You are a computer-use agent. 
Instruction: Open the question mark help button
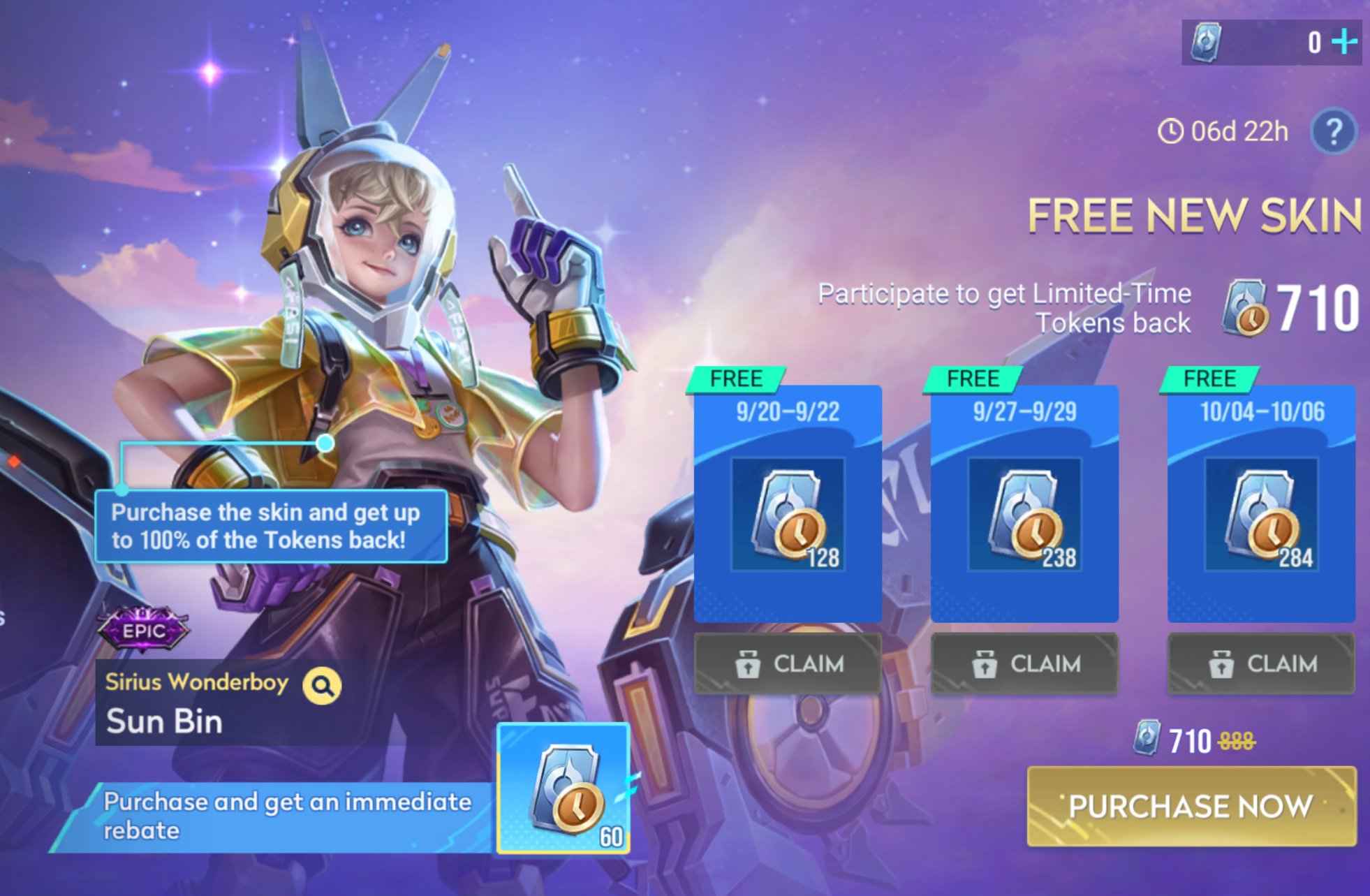tap(1333, 131)
